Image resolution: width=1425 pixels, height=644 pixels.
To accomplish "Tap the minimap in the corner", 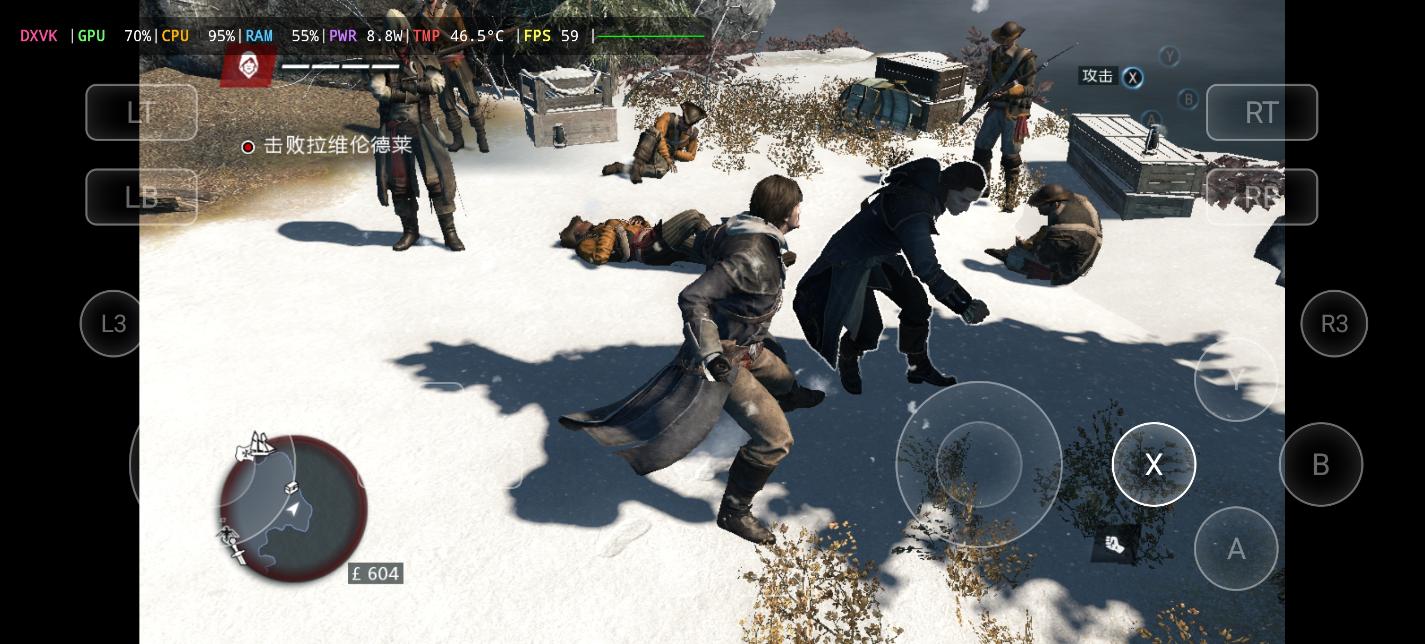I will tap(293, 509).
